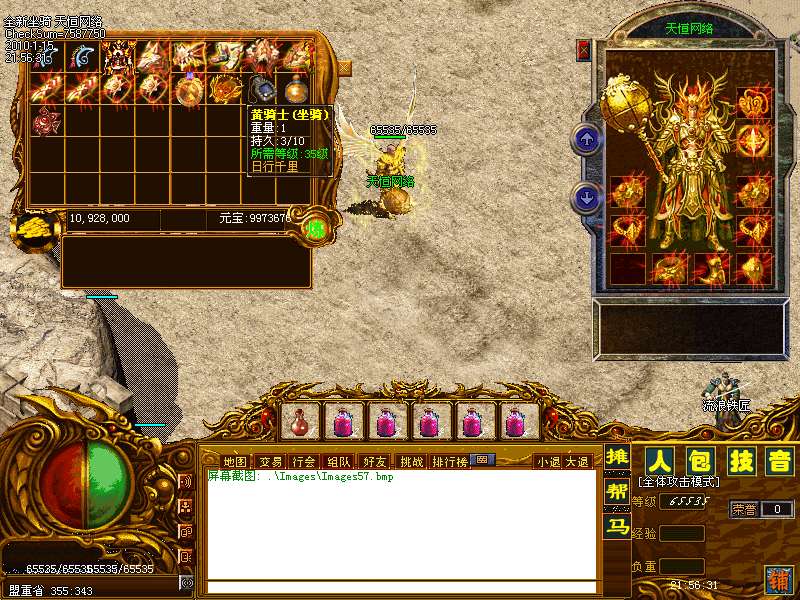The image size is (800, 600).
Task: Open the 地图 map tab
Action: coord(234,462)
